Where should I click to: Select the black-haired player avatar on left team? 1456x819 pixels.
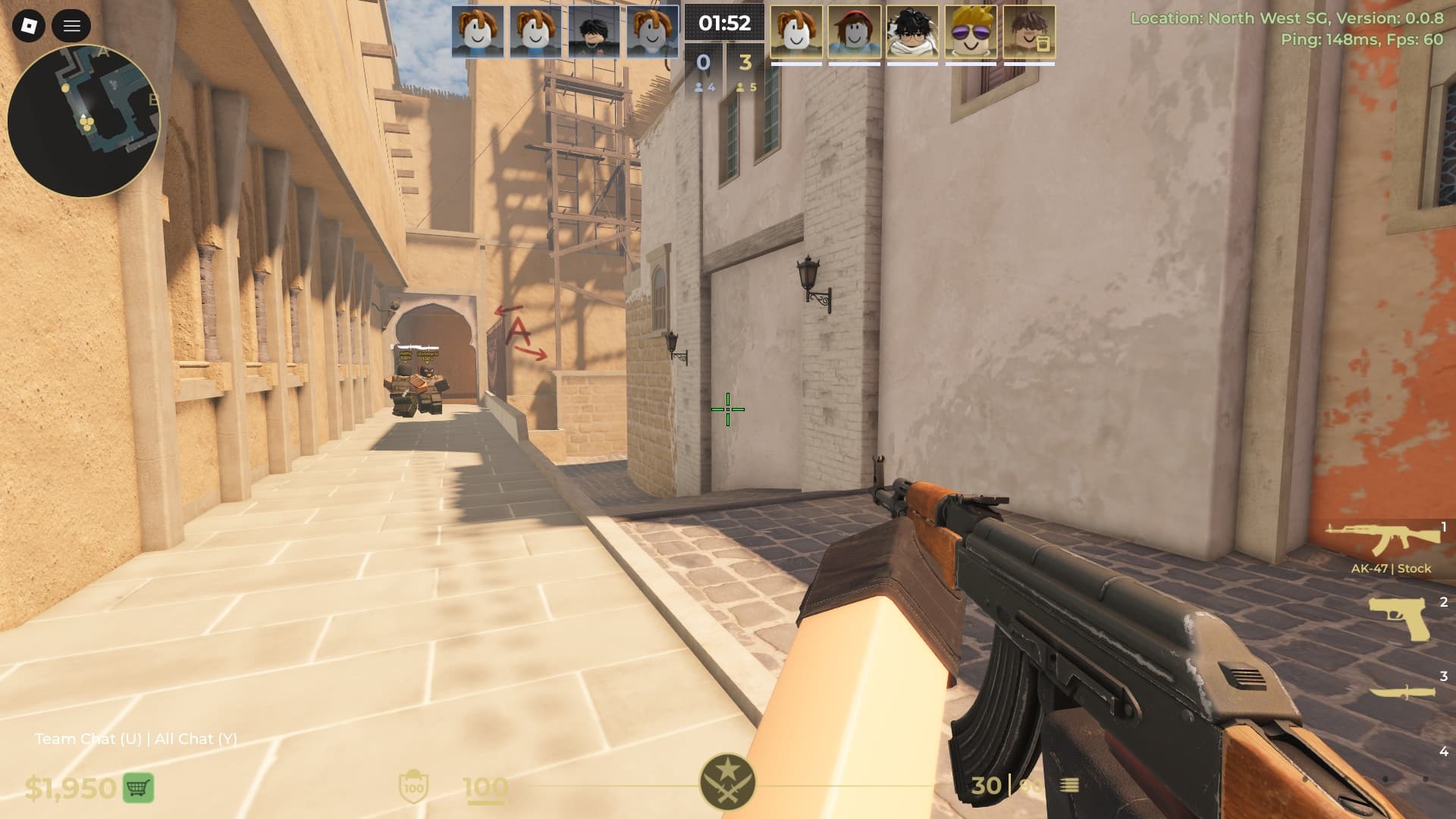pos(594,32)
